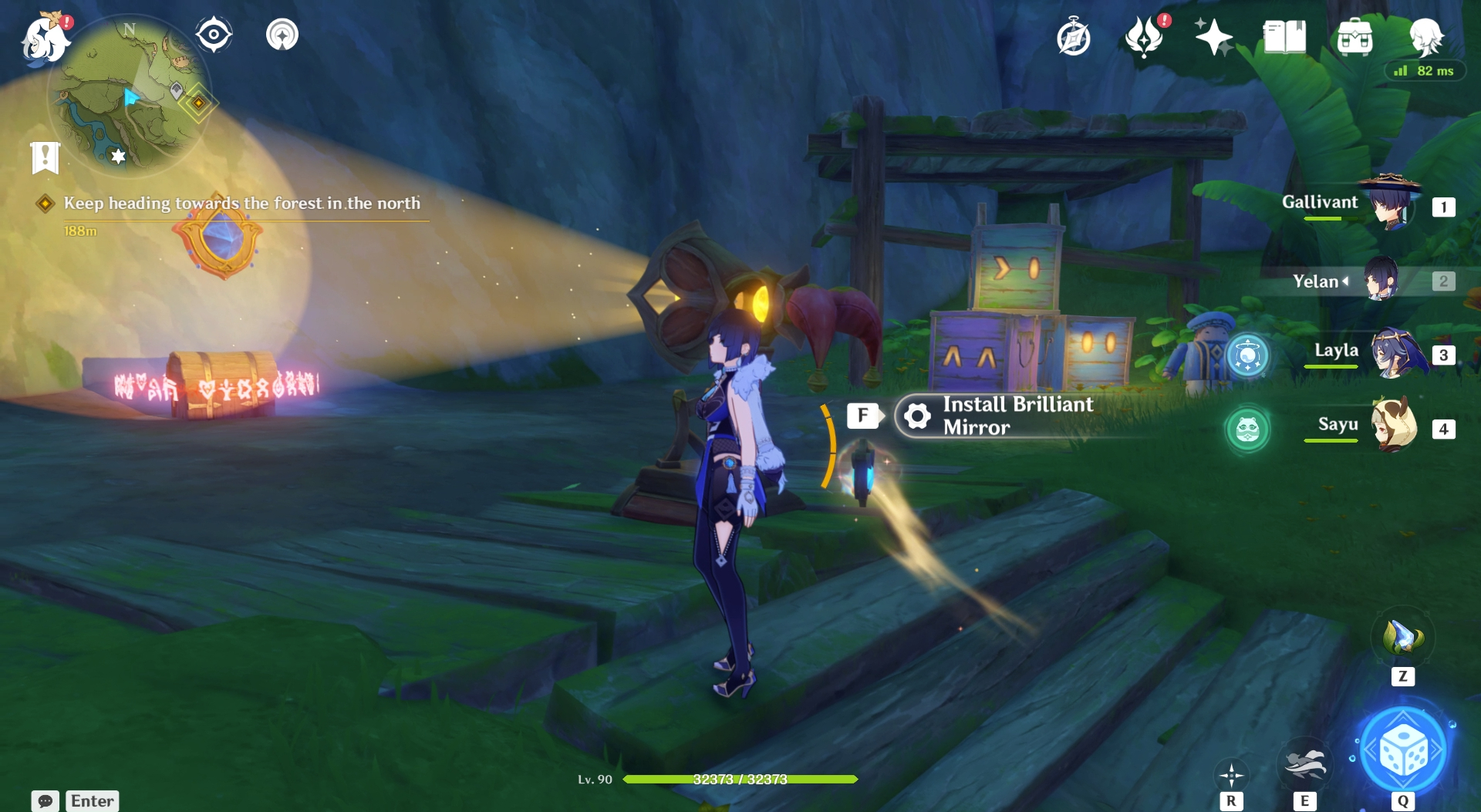Open the Wish banner icon
Image resolution: width=1481 pixels, height=812 pixels.
(1213, 35)
